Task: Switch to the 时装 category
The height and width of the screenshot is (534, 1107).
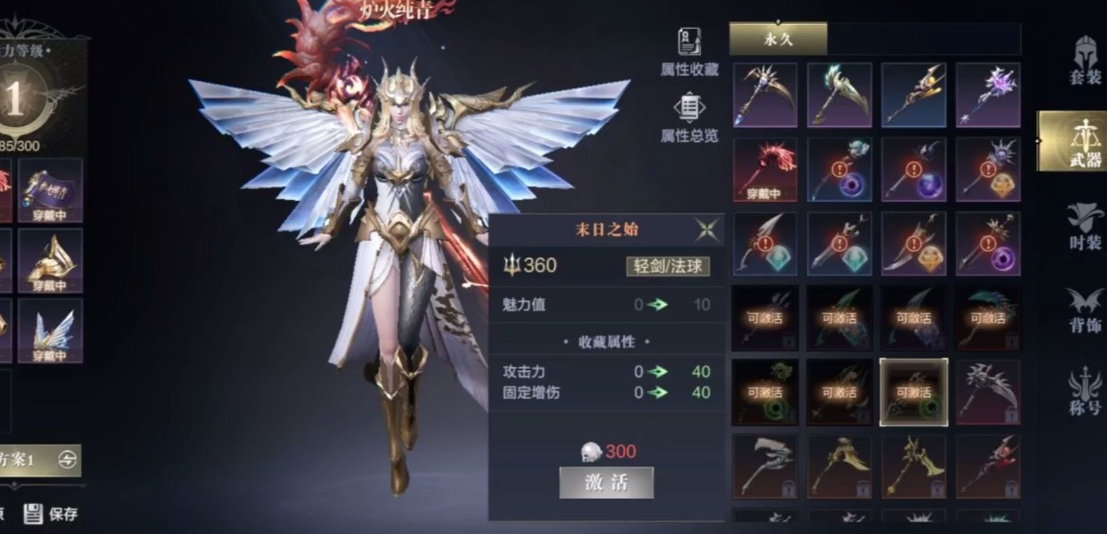Action: click(x=1084, y=226)
